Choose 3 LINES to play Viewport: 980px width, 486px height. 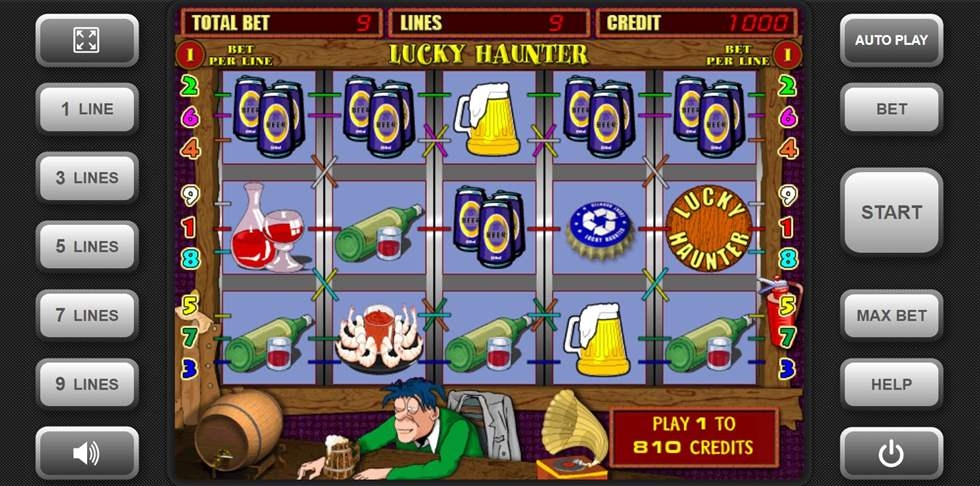tap(87, 178)
